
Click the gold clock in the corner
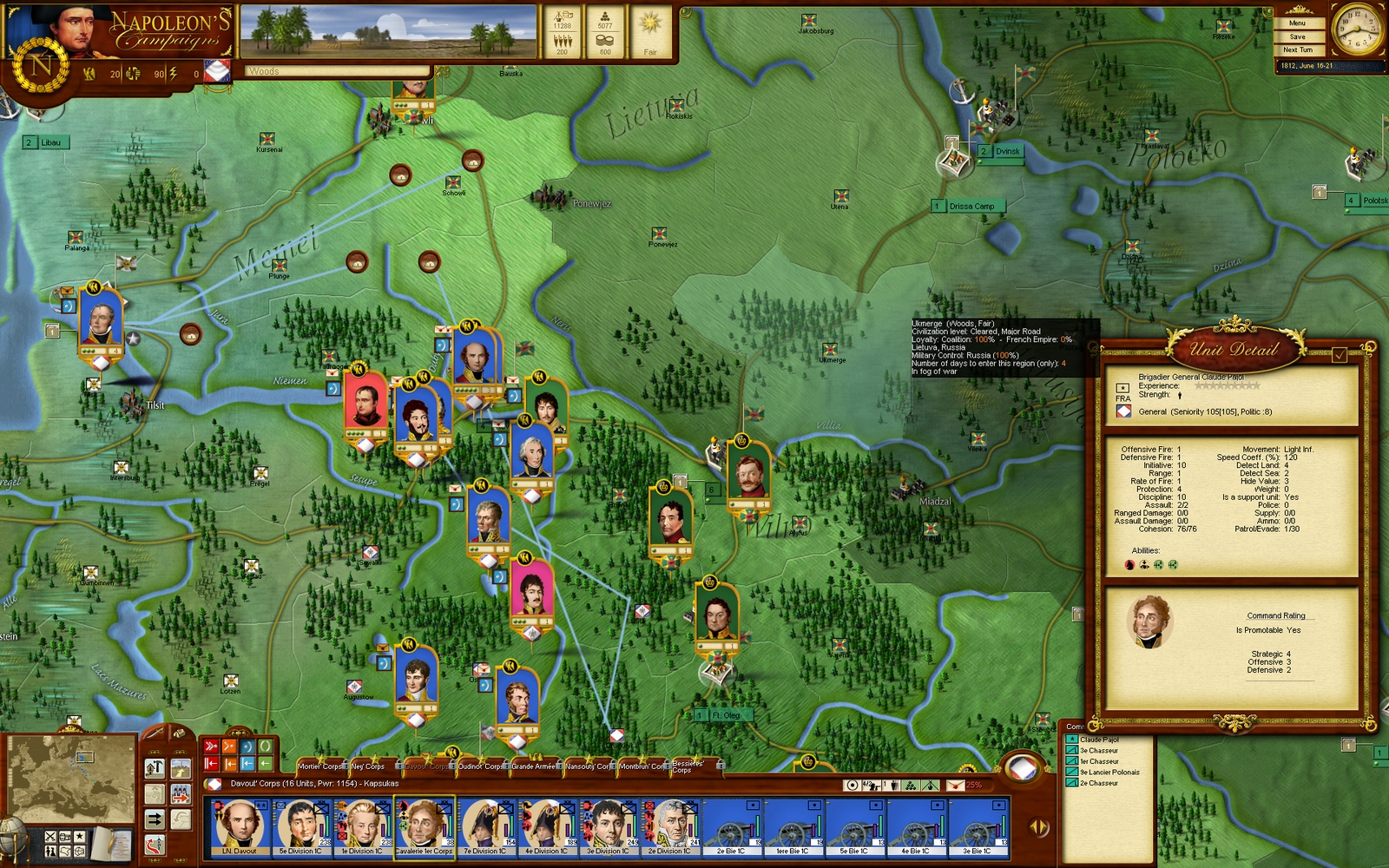pyautogui.click(x=1356, y=30)
